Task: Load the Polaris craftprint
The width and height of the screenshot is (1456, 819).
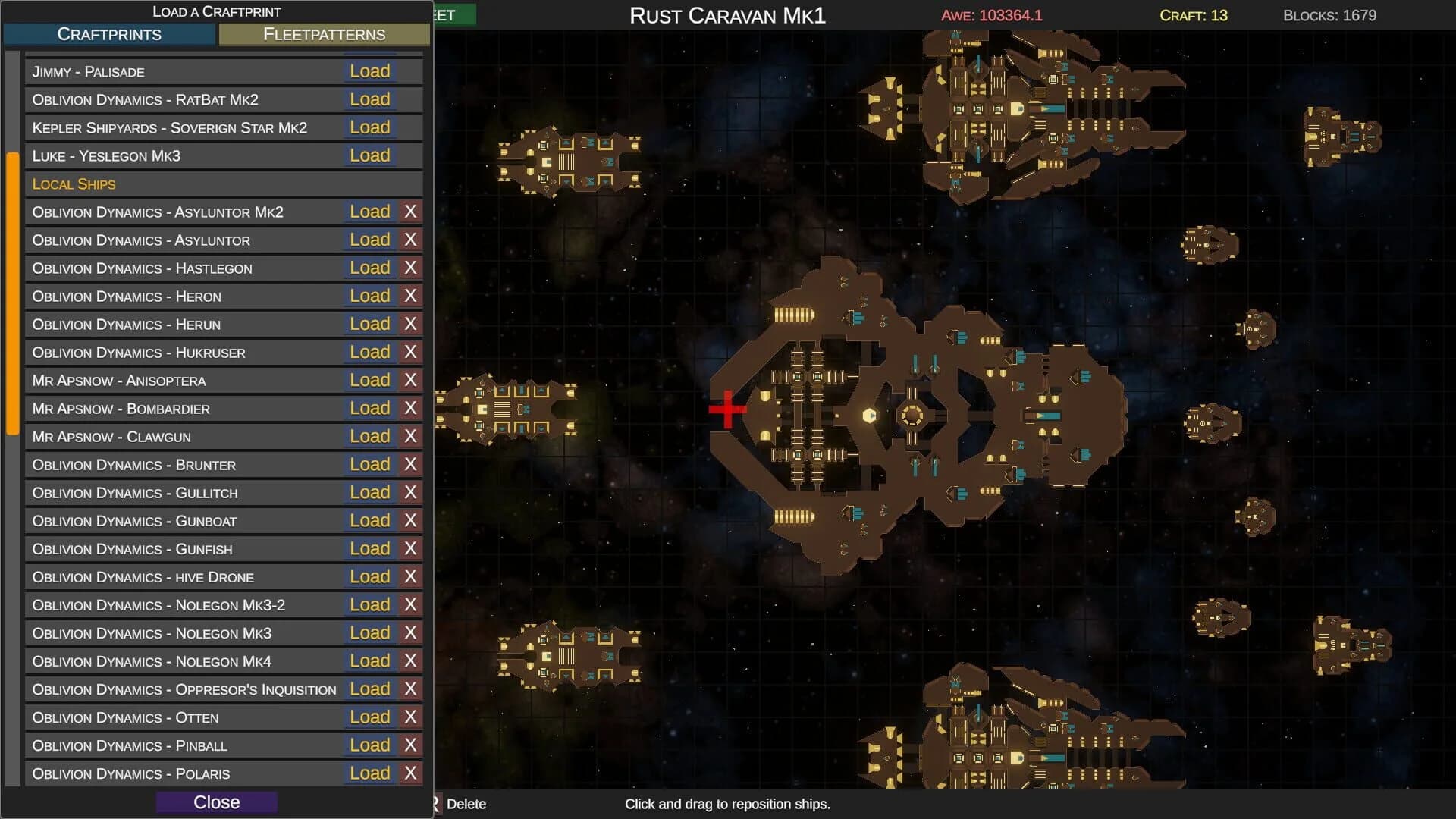Action: [370, 773]
